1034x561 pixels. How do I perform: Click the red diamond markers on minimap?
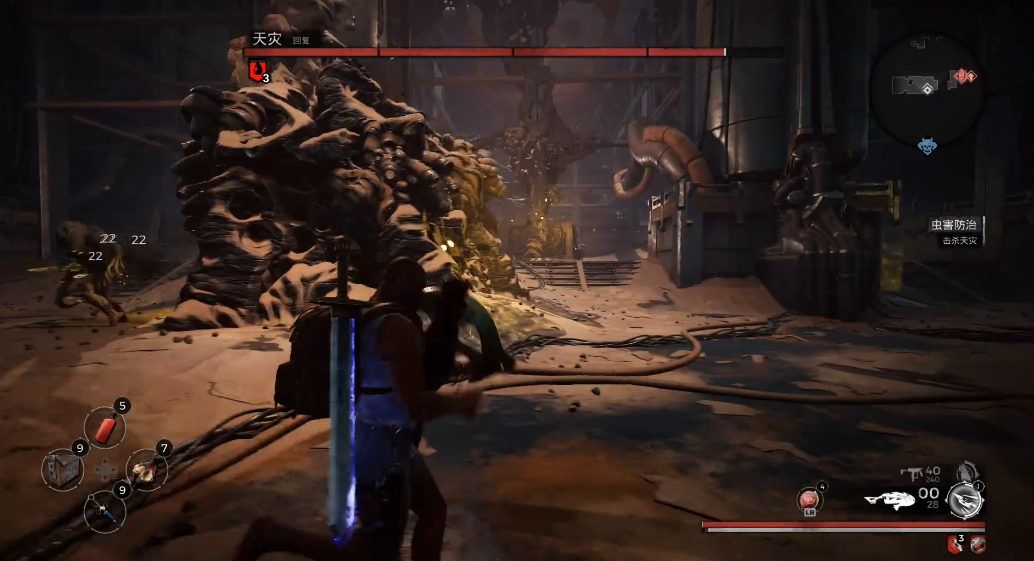click(x=964, y=76)
